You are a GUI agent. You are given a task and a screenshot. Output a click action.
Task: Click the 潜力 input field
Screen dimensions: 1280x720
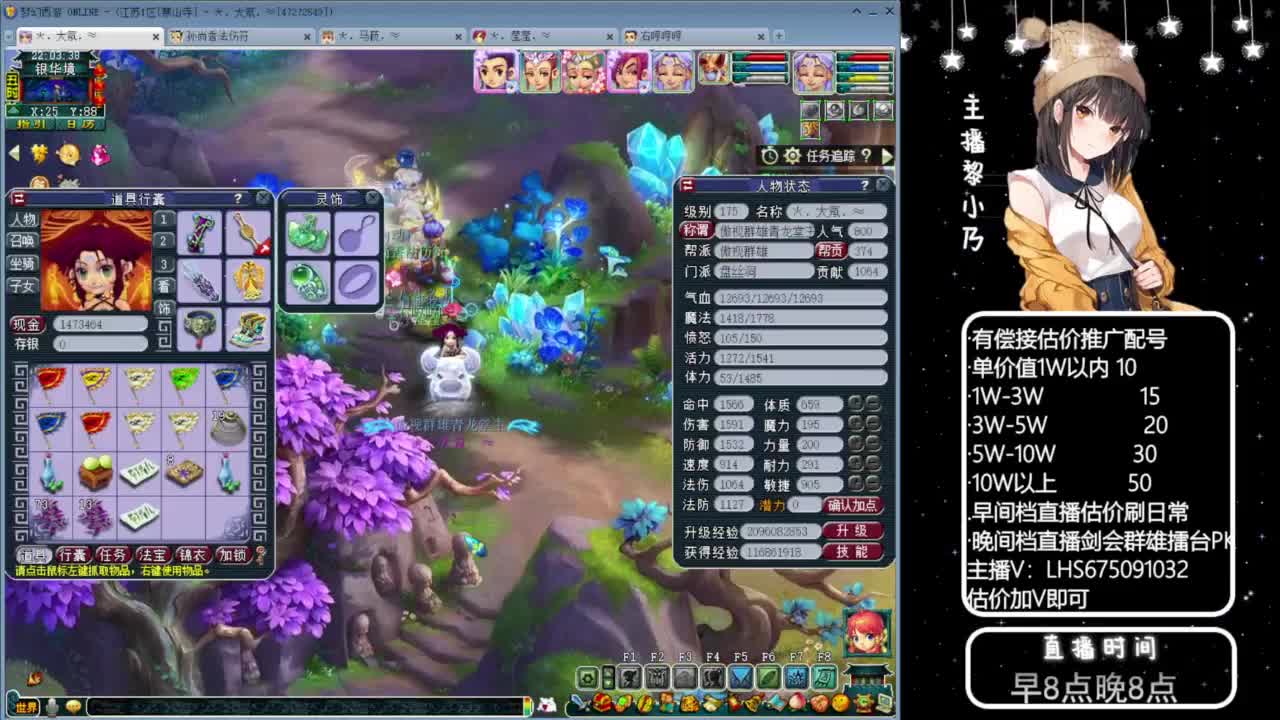pos(803,504)
